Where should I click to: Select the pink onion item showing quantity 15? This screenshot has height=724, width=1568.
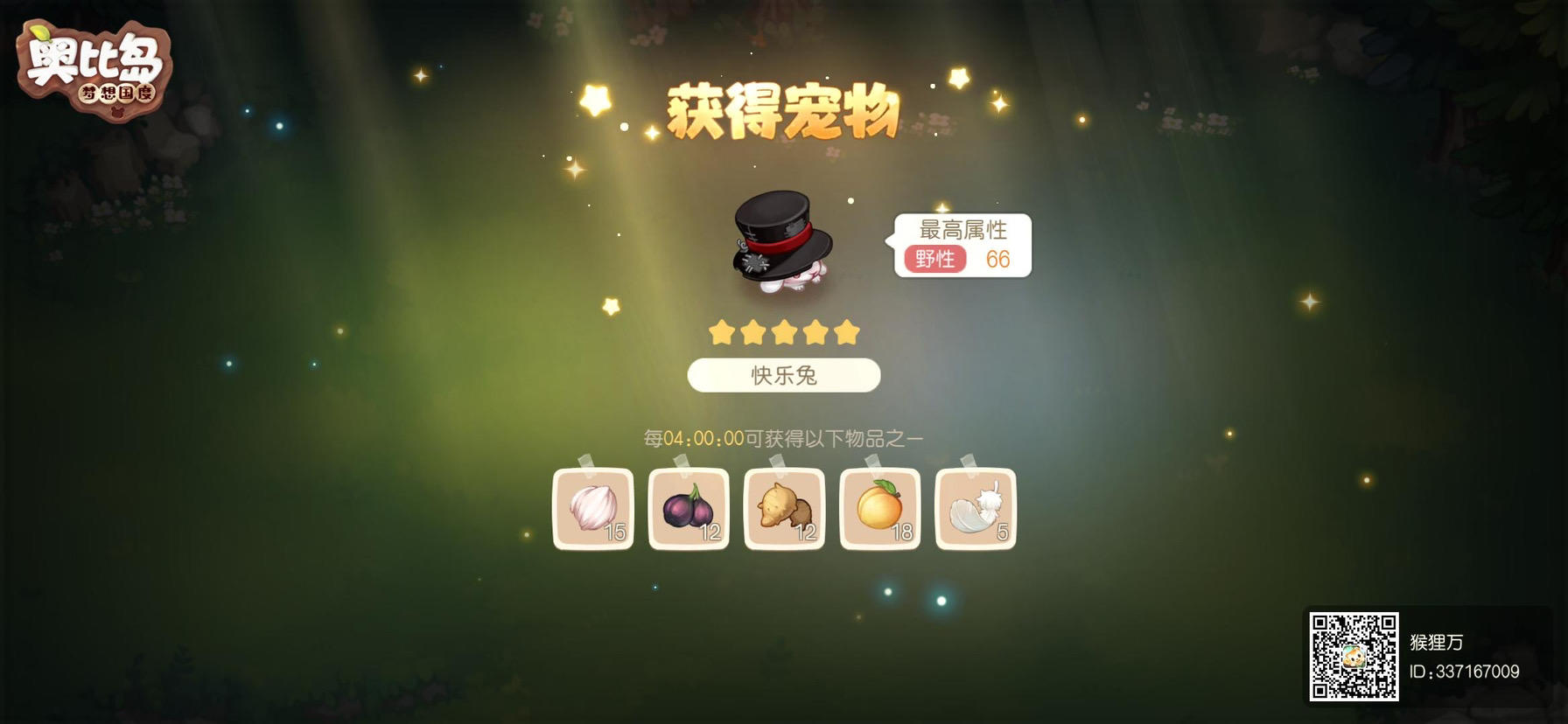pos(593,509)
